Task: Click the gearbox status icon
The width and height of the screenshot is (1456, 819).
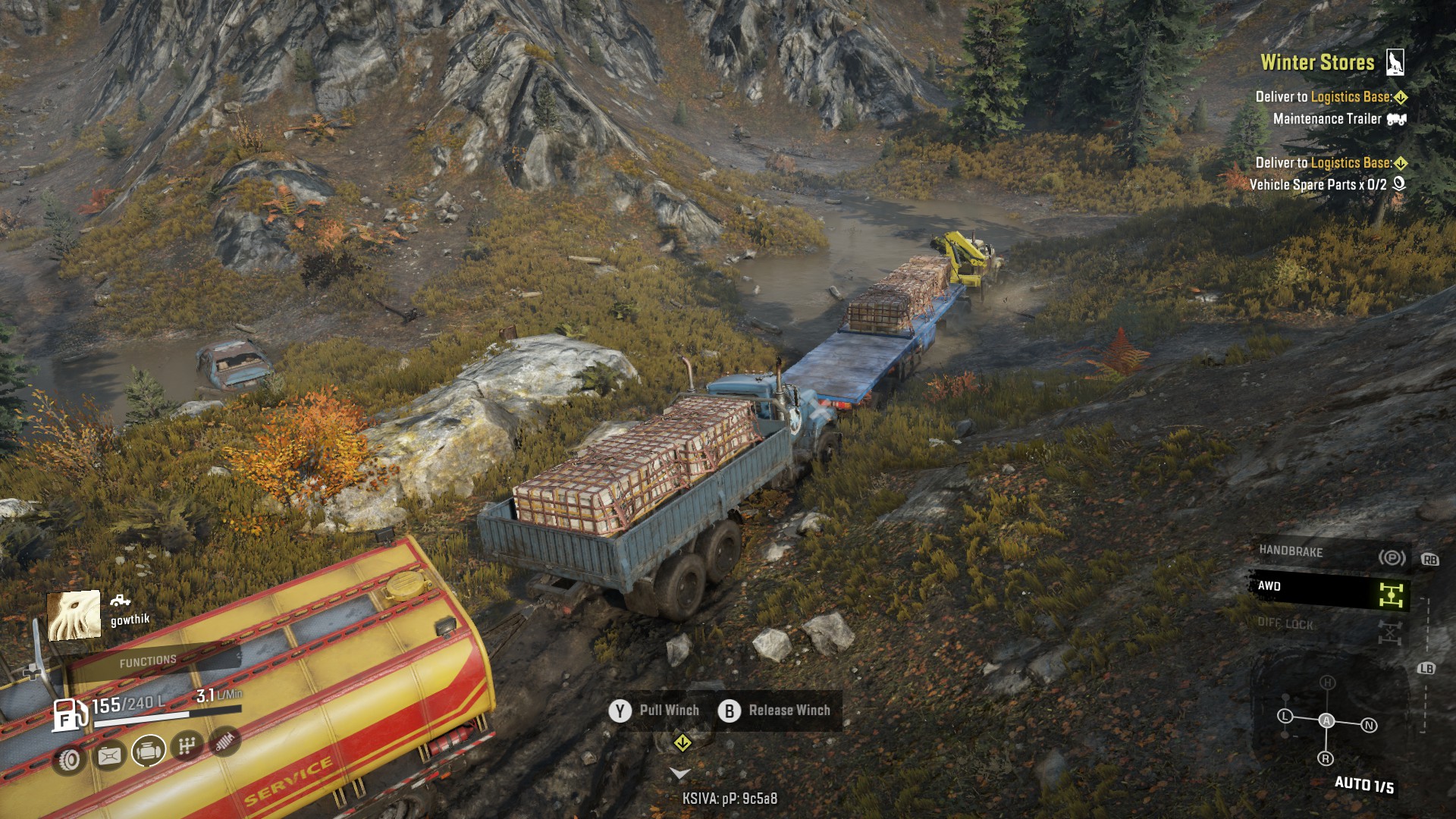Action: (x=187, y=746)
